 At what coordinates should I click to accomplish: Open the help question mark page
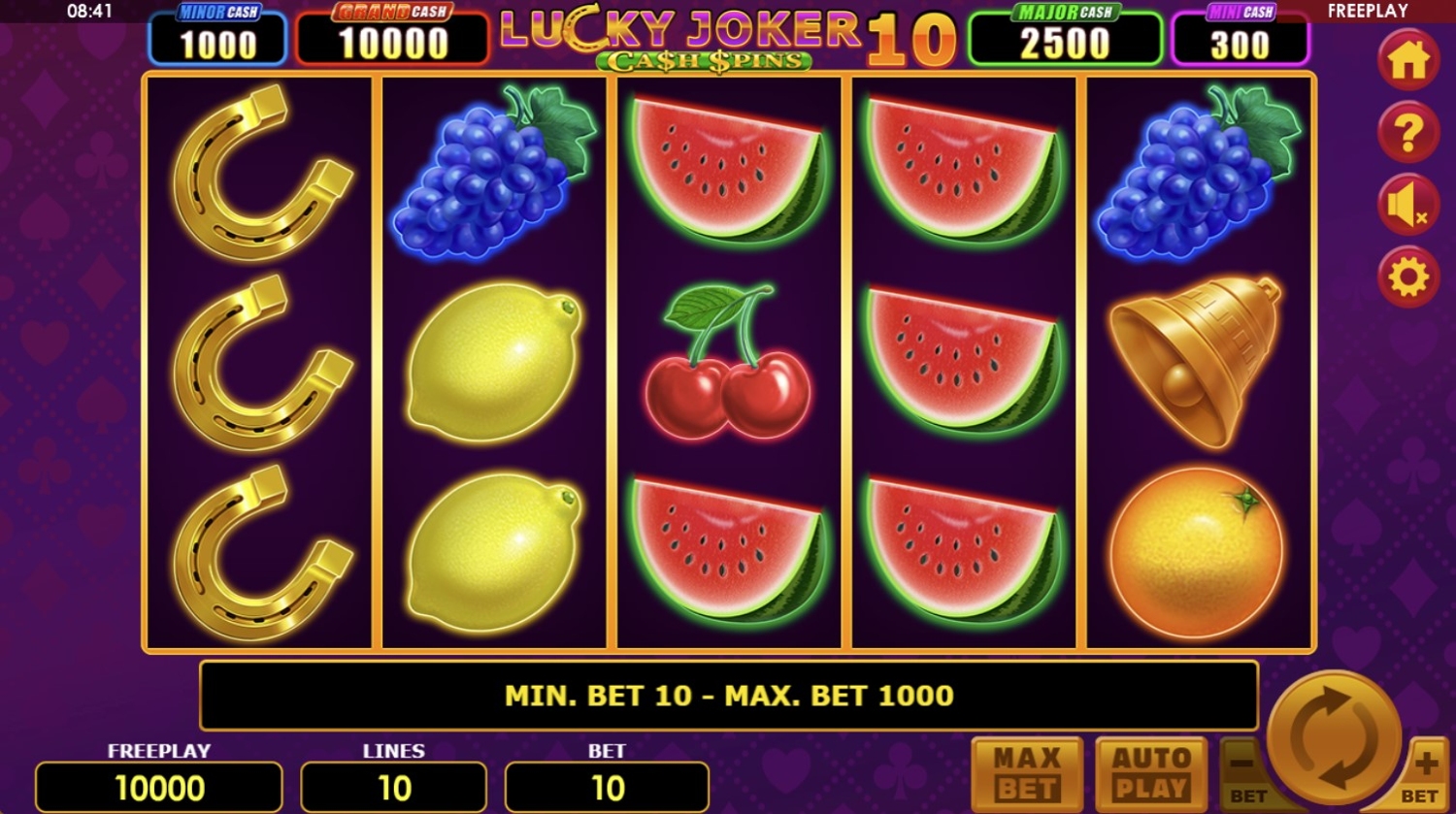click(1407, 133)
